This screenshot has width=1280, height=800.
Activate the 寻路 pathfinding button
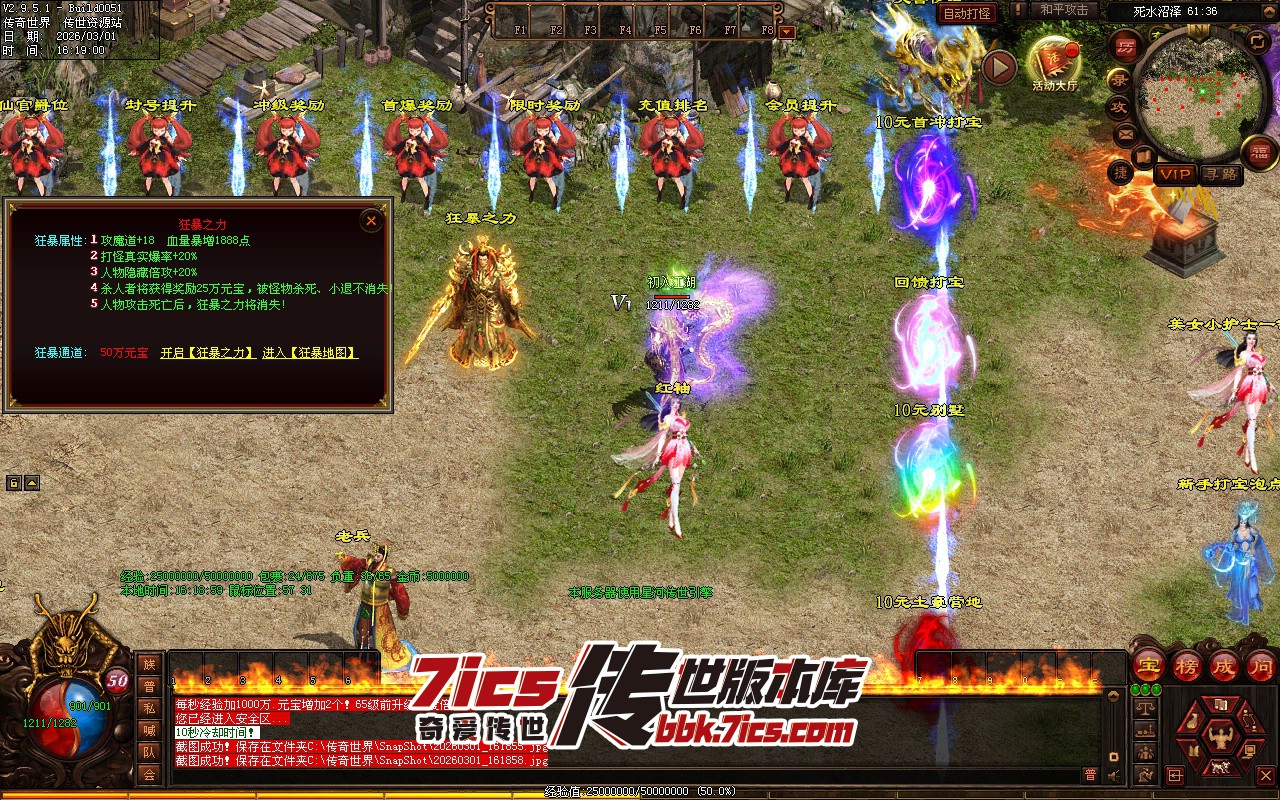pyautogui.click(x=1220, y=174)
